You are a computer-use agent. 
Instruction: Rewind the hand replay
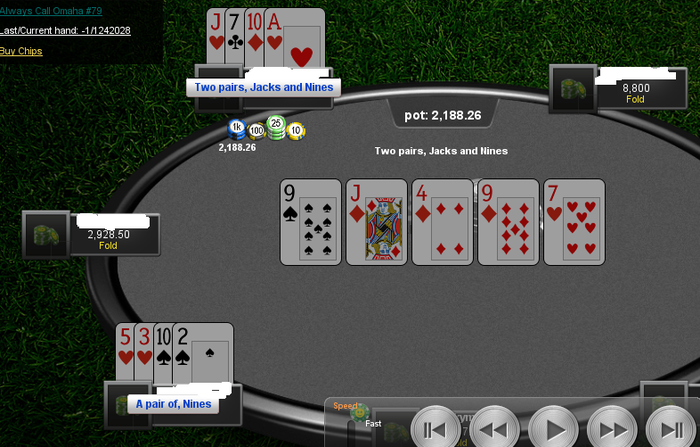pos(494,429)
